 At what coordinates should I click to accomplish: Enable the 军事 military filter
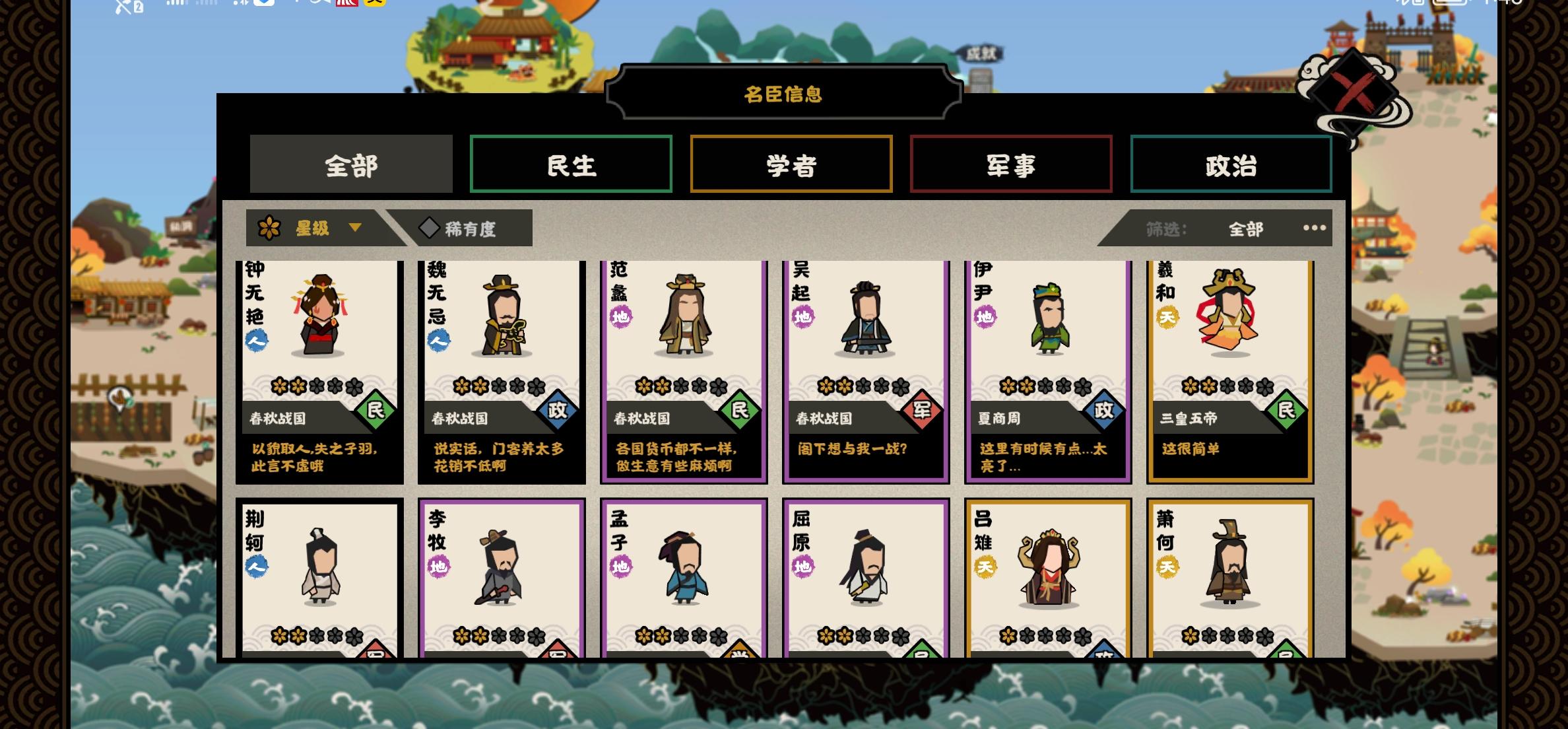[1011, 164]
